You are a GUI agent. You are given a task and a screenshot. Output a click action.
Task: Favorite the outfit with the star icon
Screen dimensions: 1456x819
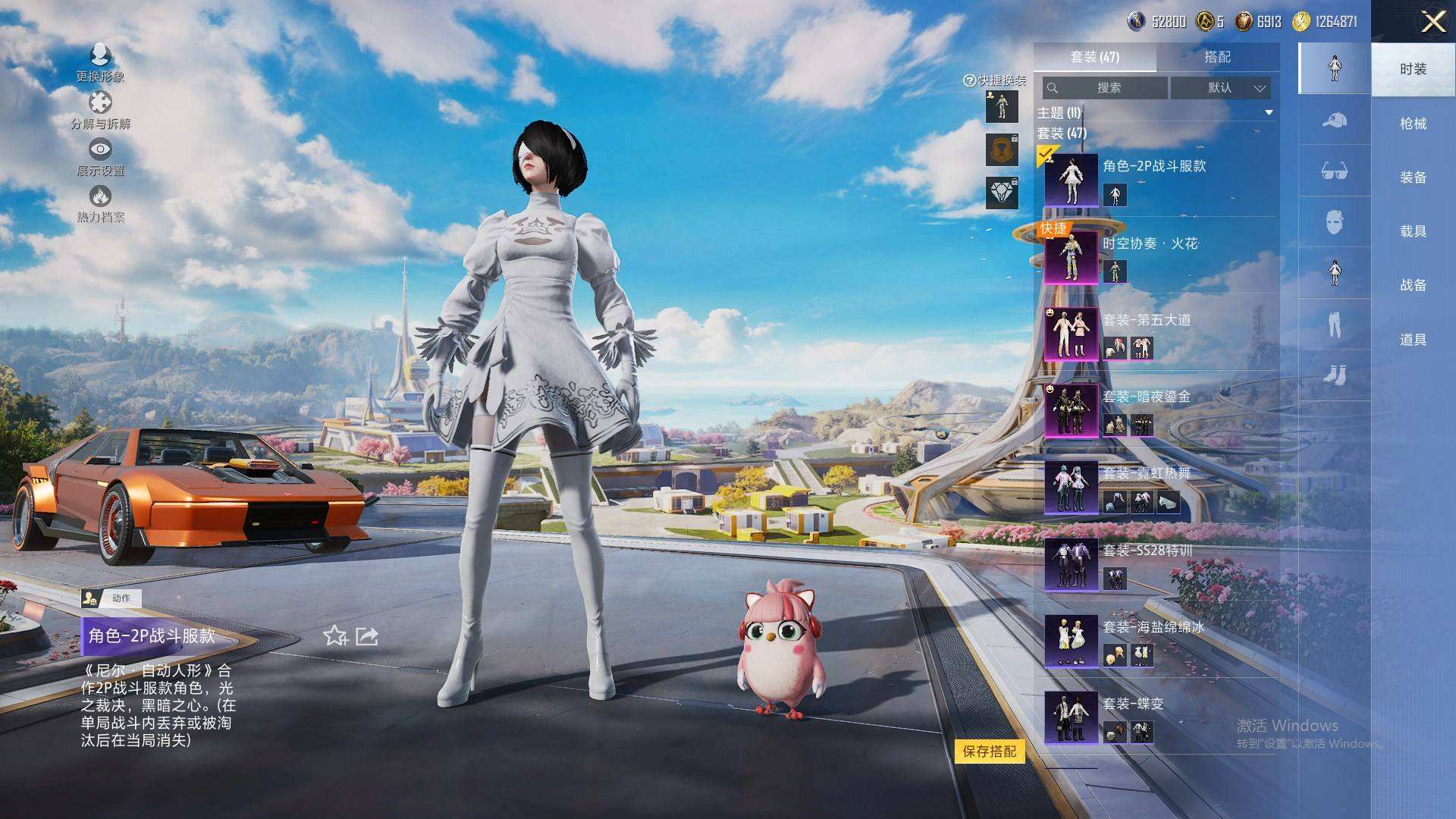[335, 636]
